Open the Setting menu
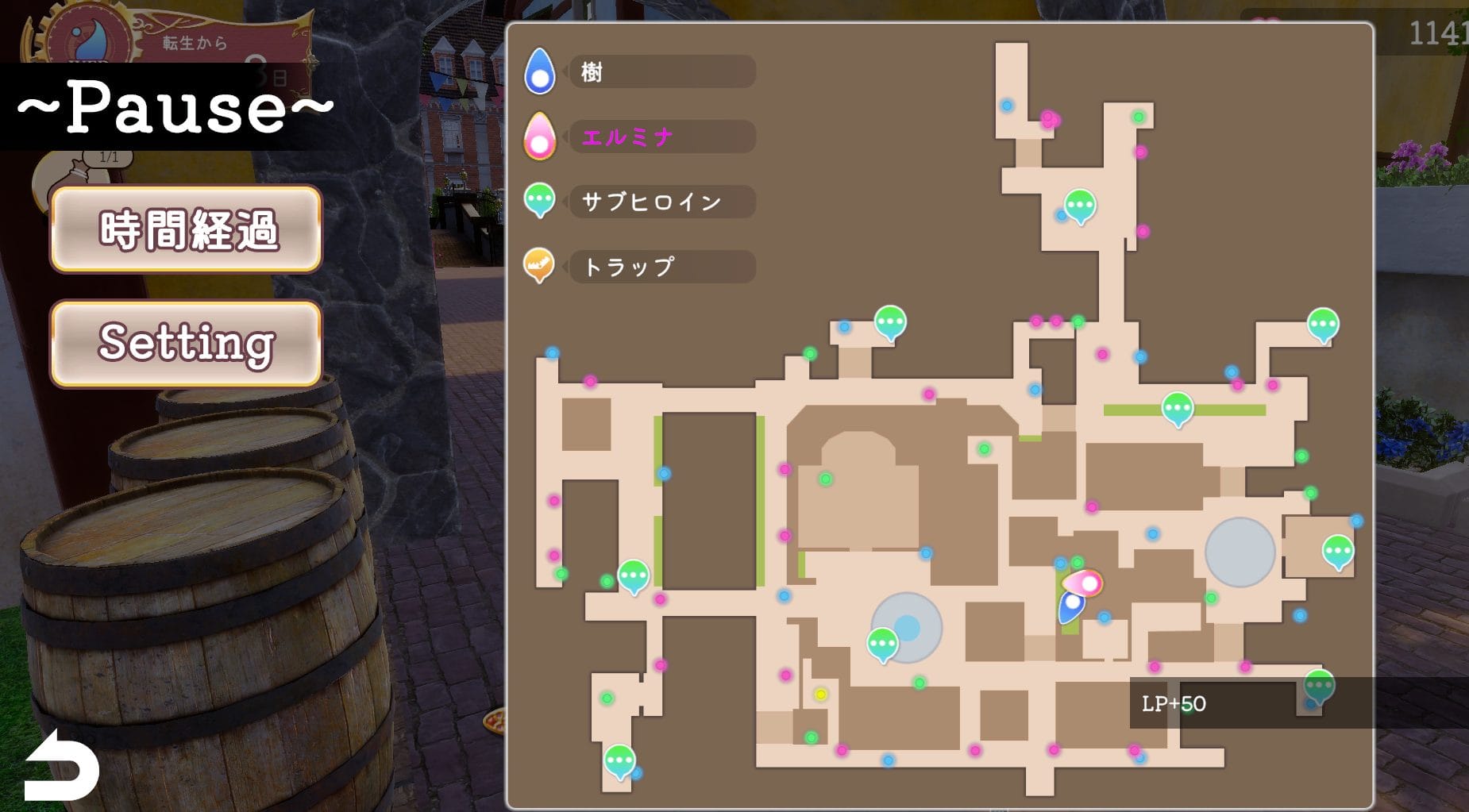Screen dimensions: 1469x812 [186, 343]
